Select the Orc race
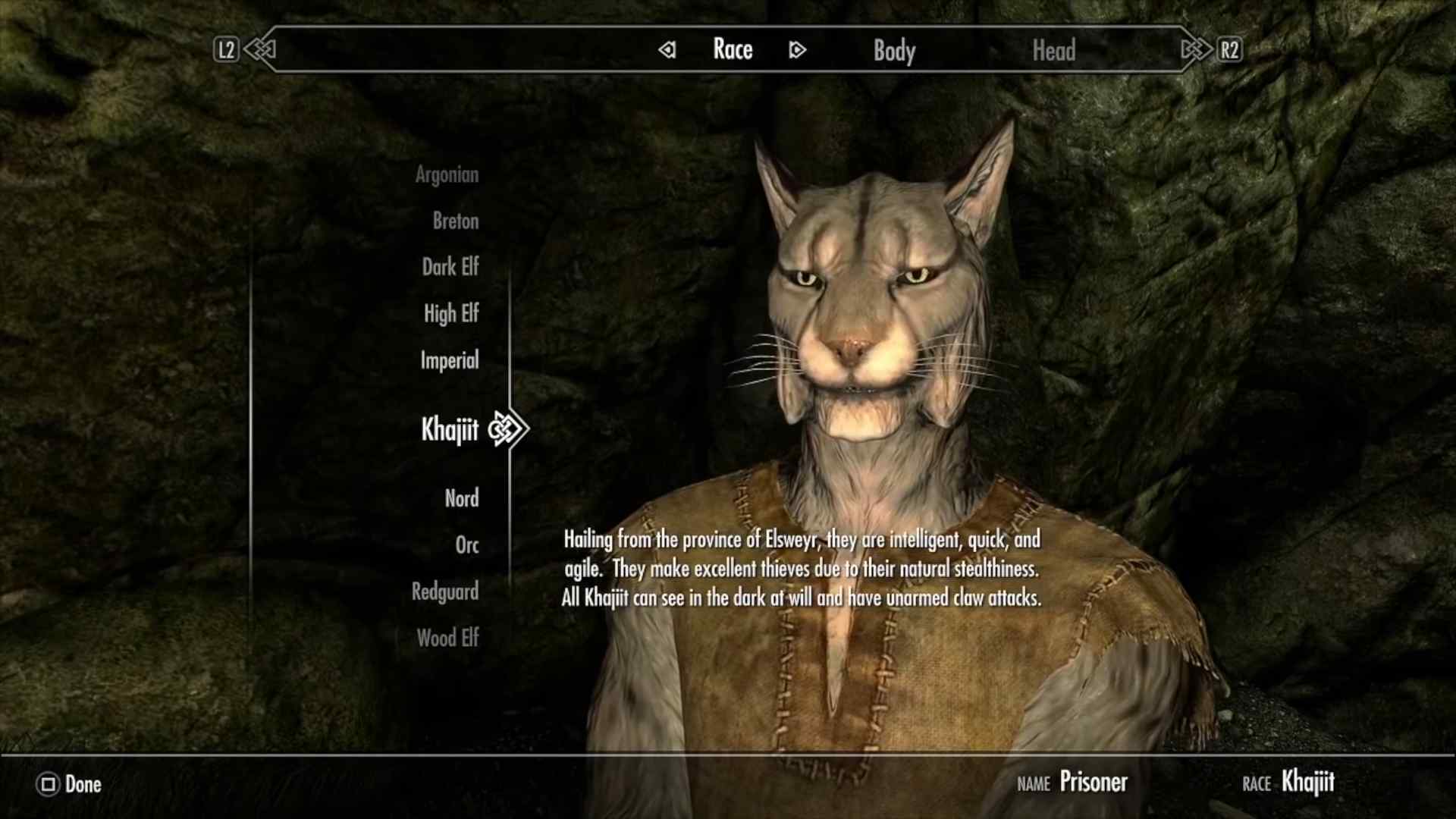 (x=467, y=544)
